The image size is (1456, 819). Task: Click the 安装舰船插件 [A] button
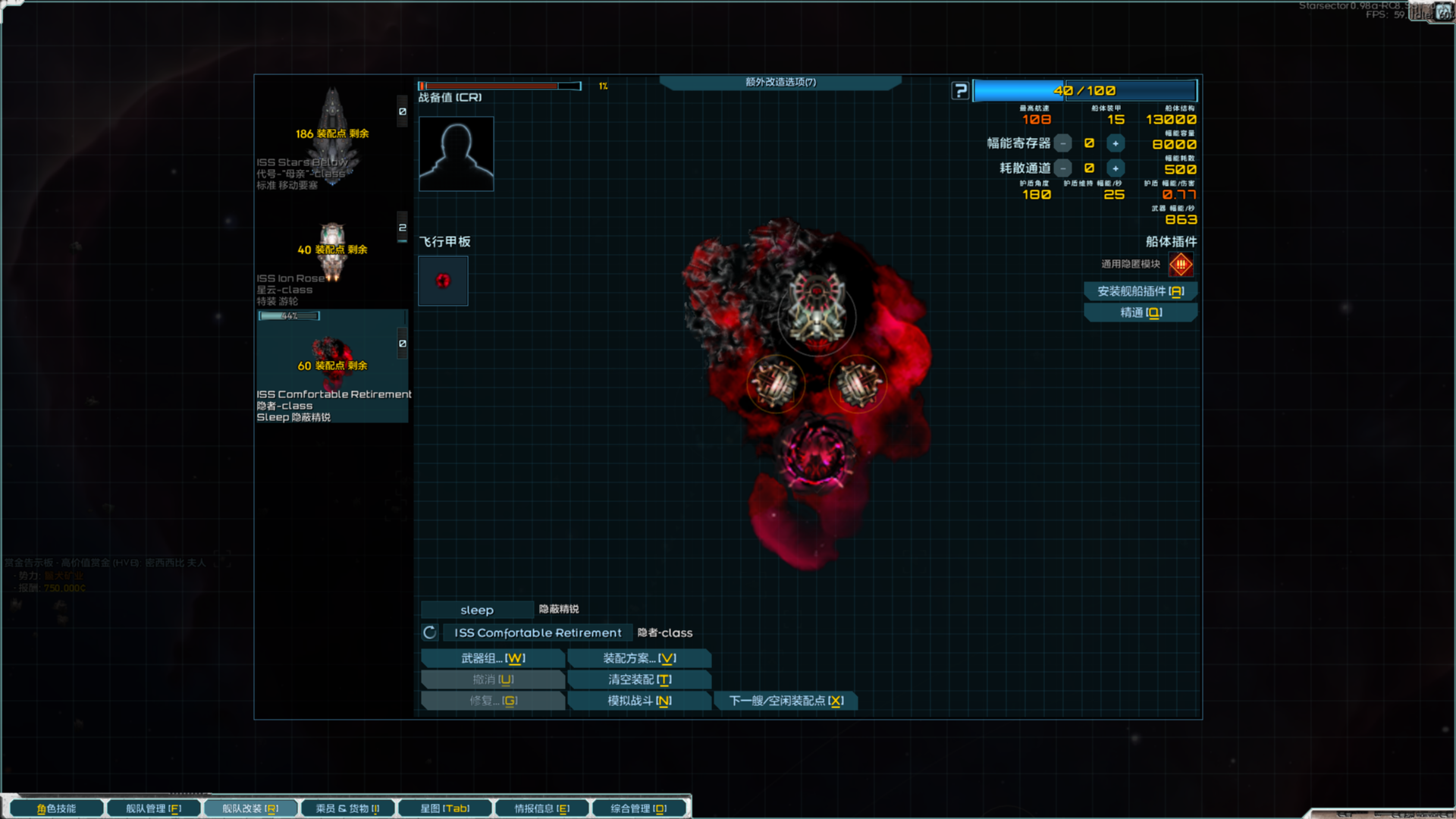(1141, 291)
